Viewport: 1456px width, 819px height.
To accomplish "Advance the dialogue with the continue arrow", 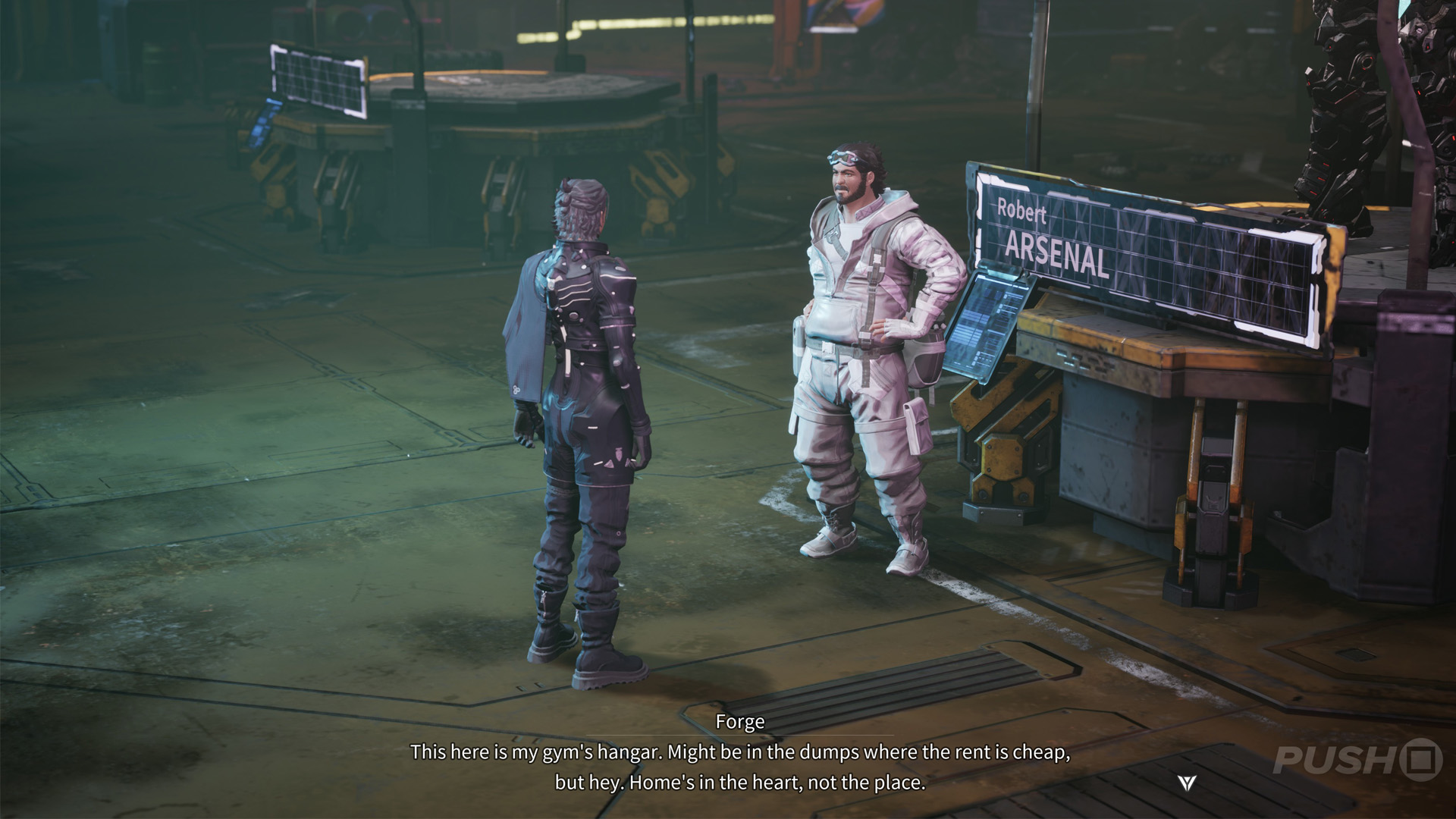I will pos(1188,783).
